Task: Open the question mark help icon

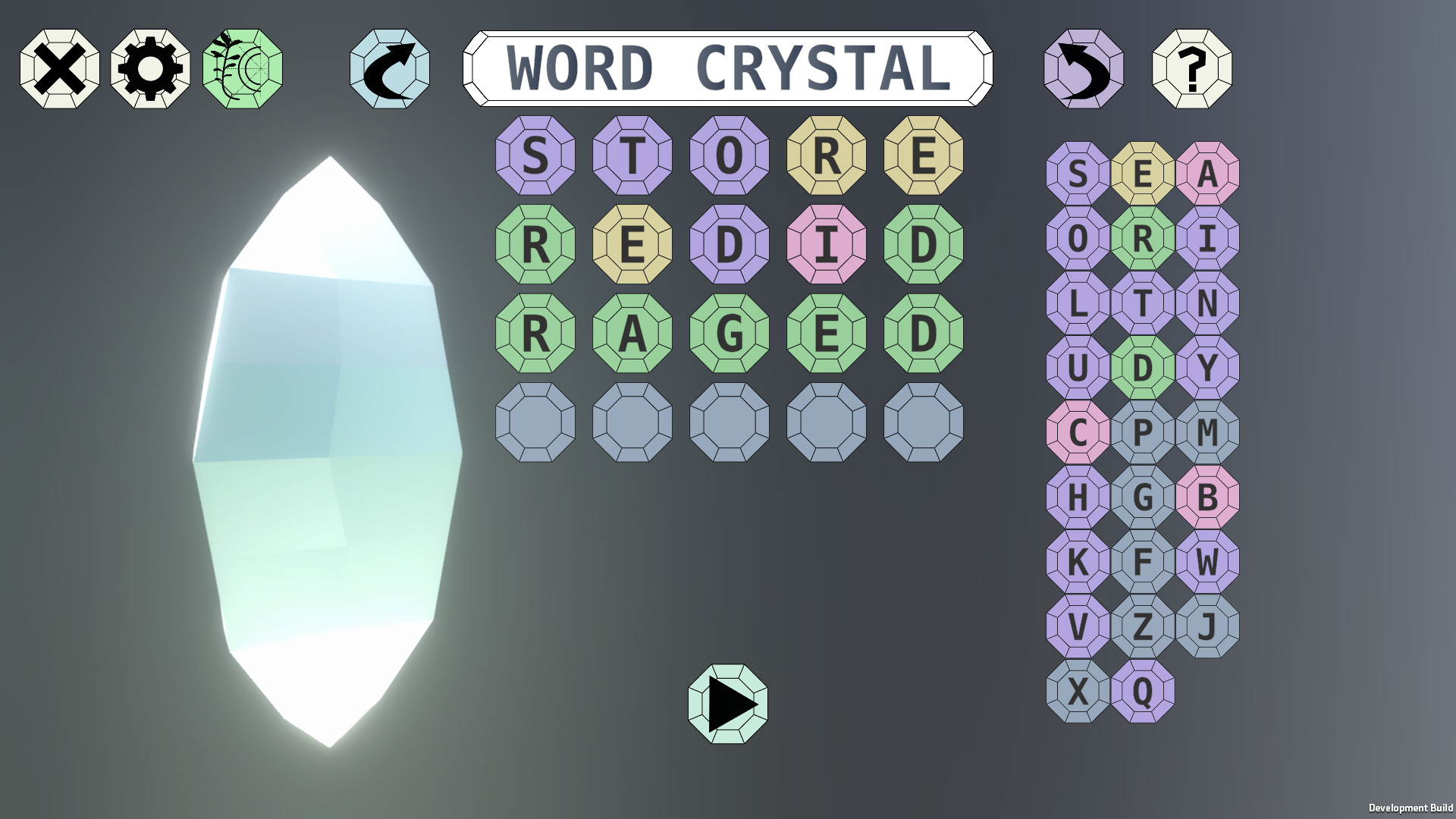Action: pos(1194,69)
